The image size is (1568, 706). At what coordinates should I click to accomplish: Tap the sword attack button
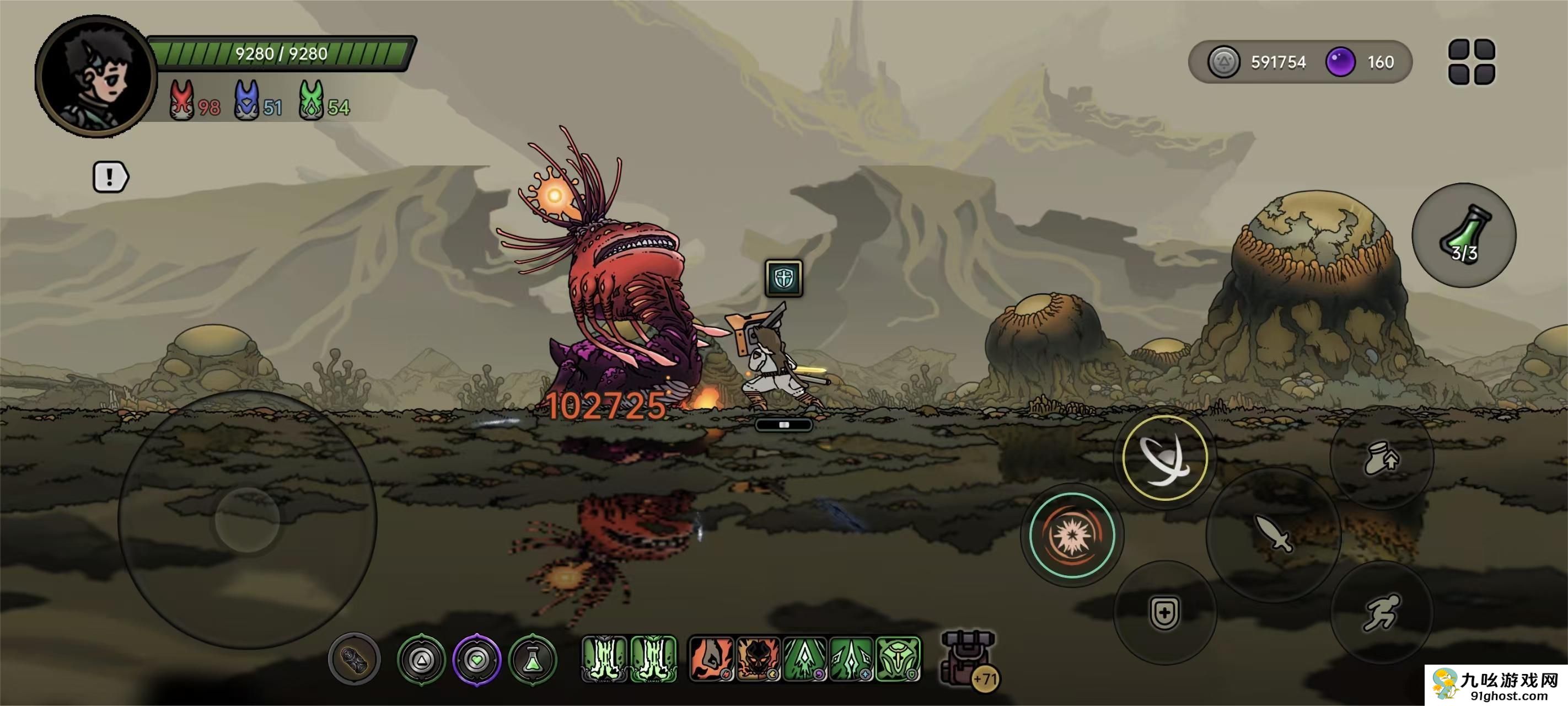tap(1274, 534)
